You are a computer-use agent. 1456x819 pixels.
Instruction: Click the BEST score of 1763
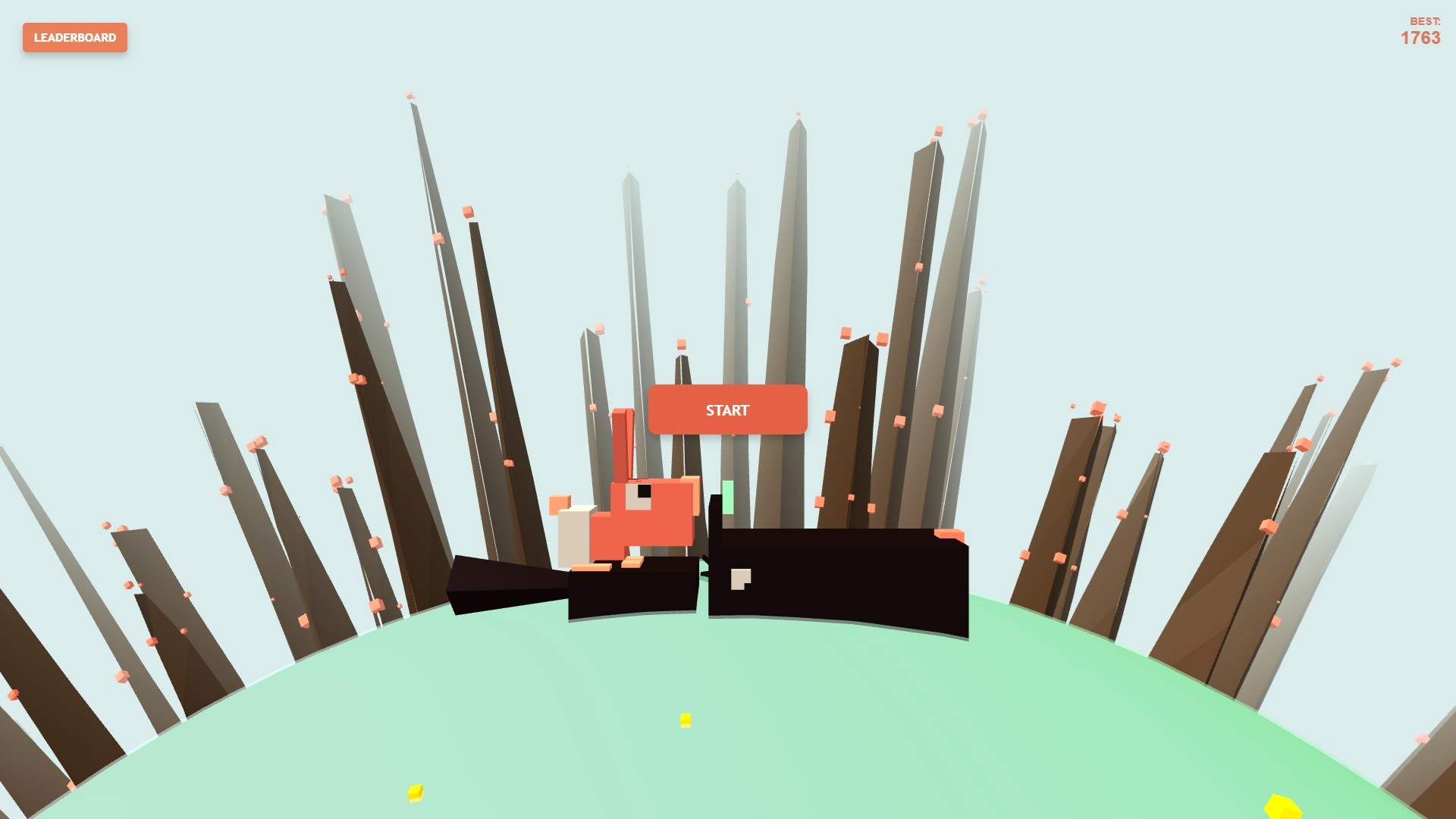point(1420,38)
